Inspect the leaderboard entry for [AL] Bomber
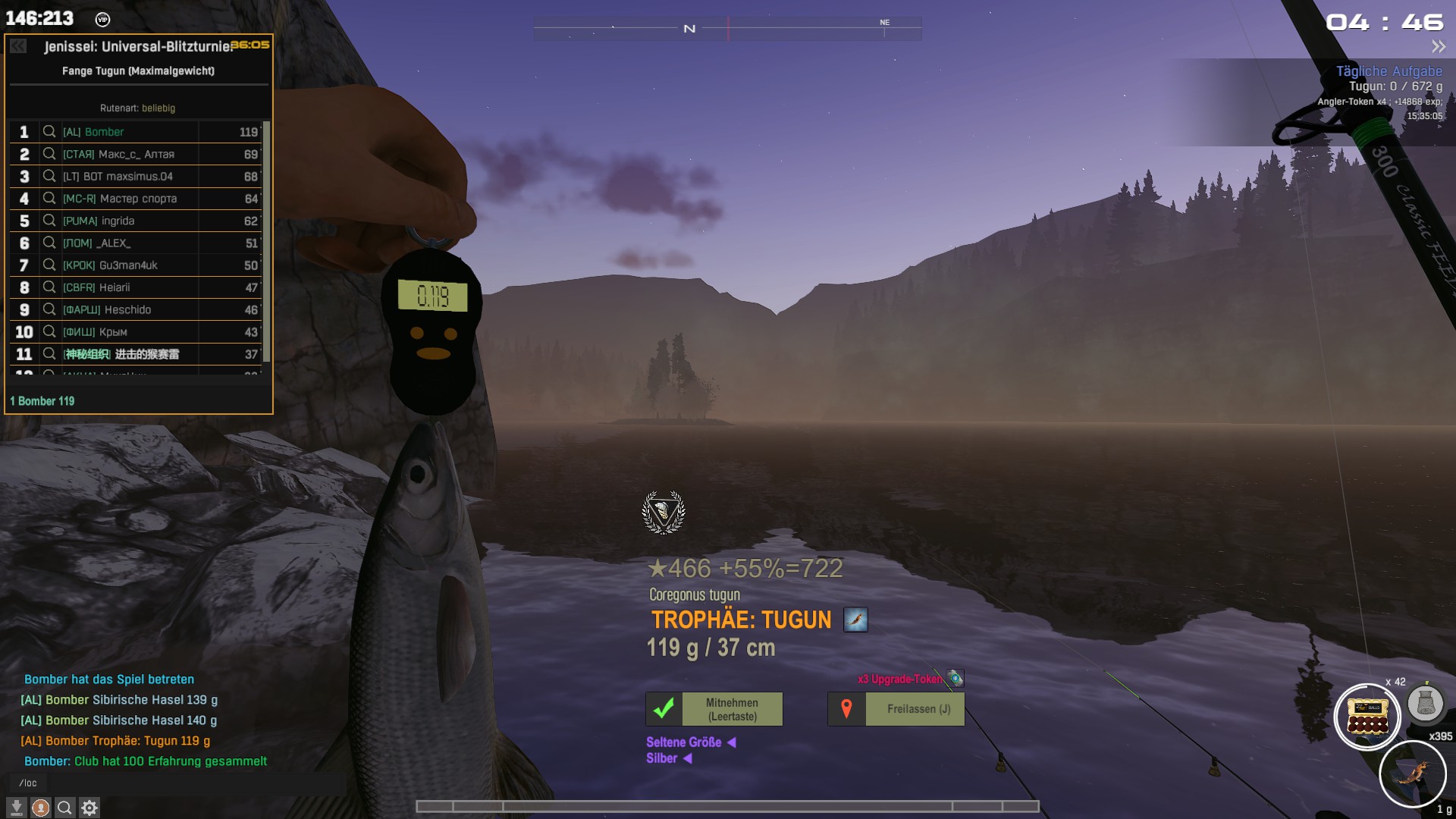The height and width of the screenshot is (819, 1456). 49,132
